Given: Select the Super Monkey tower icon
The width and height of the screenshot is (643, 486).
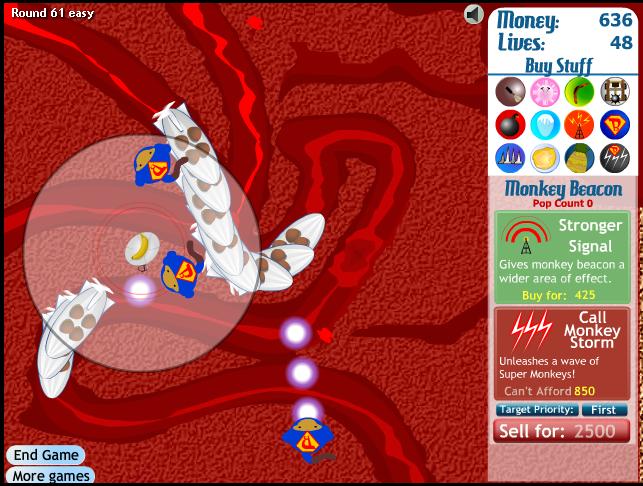Looking at the screenshot, I should (x=614, y=124).
